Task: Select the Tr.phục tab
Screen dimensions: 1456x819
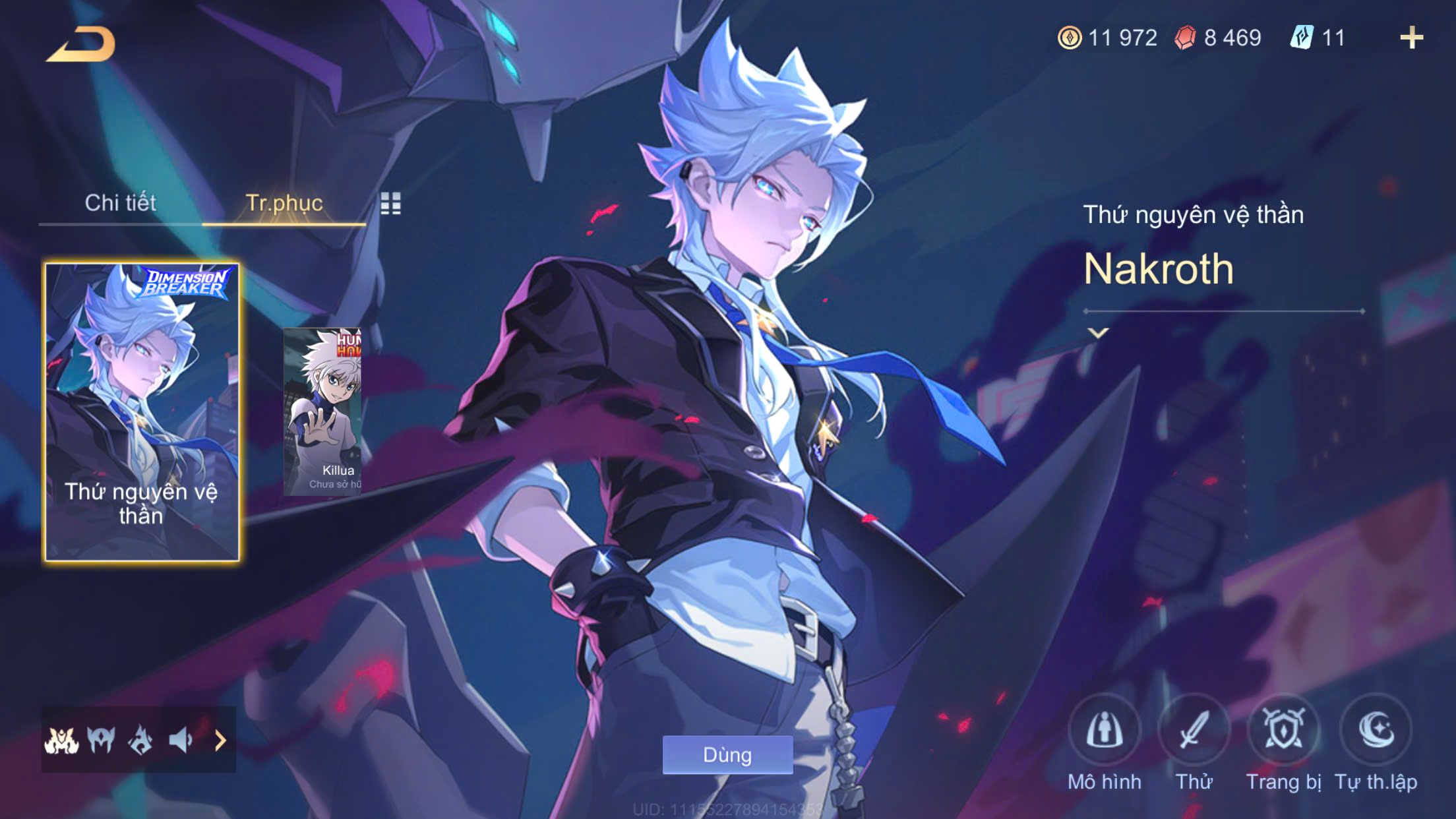Action: pyautogui.click(x=284, y=203)
